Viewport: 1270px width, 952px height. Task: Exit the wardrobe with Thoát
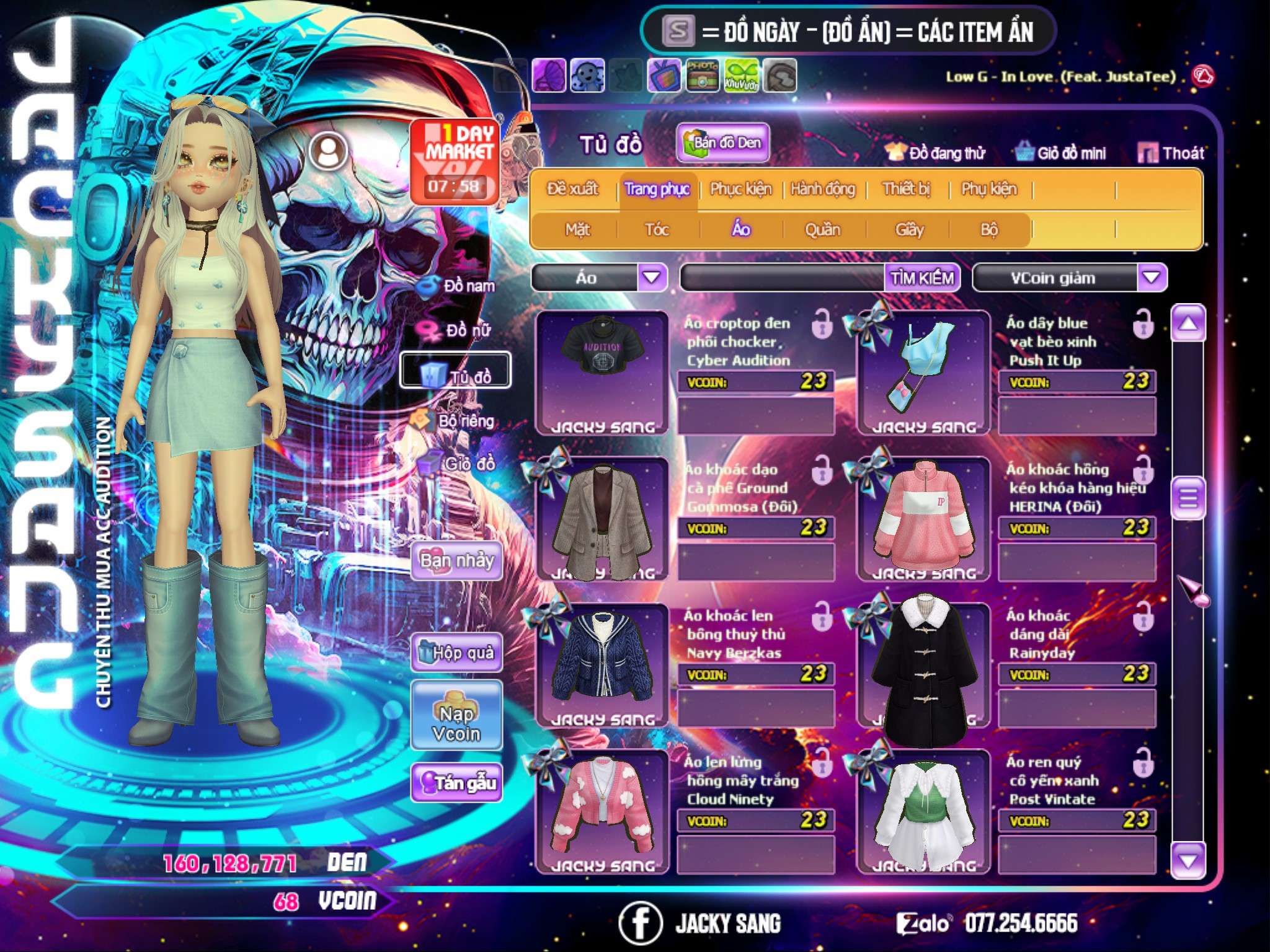coord(1171,153)
